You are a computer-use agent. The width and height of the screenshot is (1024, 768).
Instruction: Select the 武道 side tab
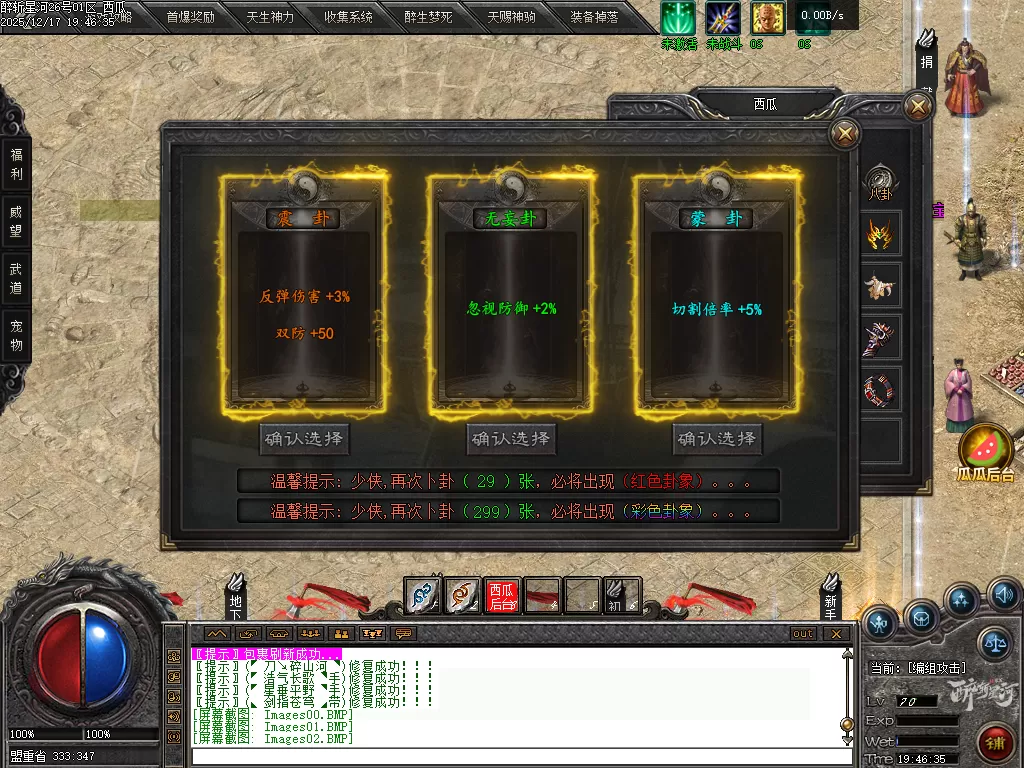pos(16,278)
